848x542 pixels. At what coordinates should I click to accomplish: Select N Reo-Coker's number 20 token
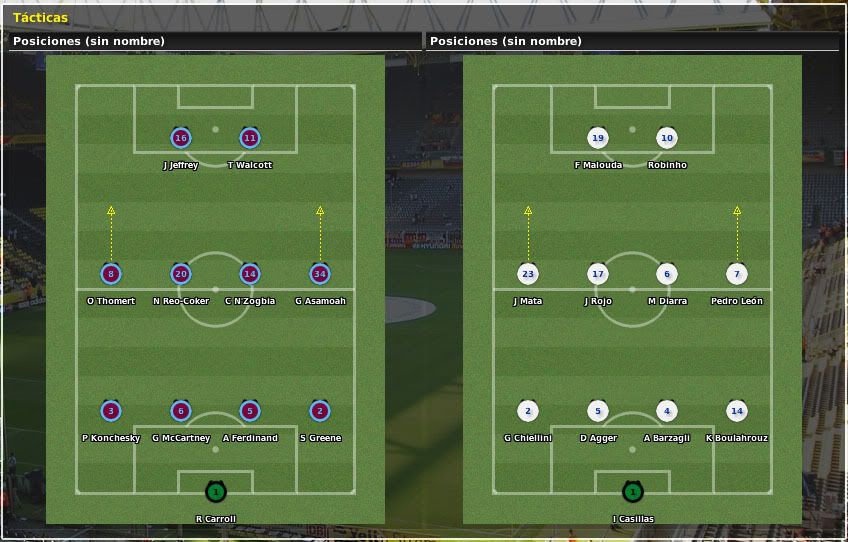pos(181,274)
